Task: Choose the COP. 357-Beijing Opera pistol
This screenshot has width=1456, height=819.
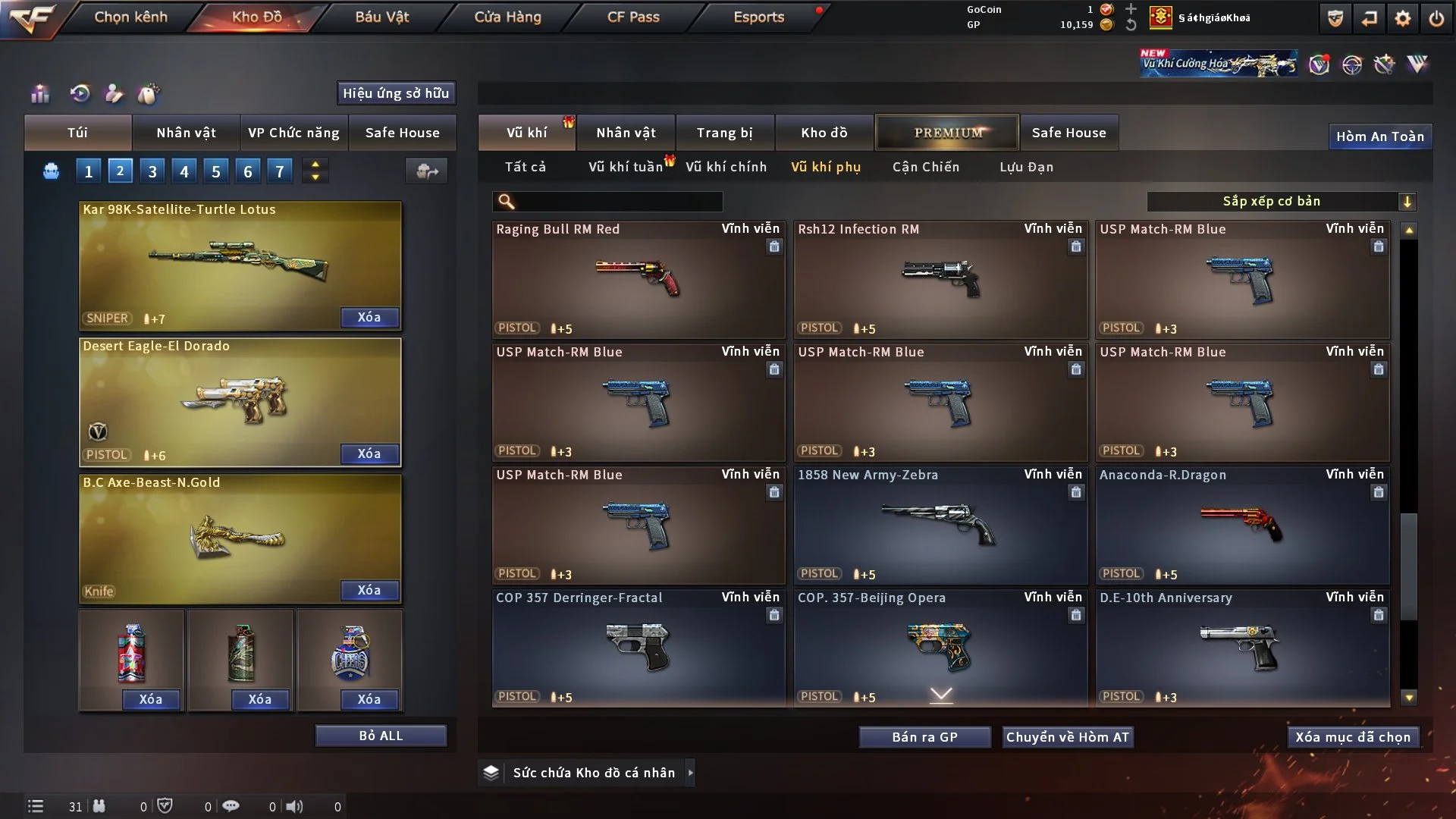Action: pos(940,648)
